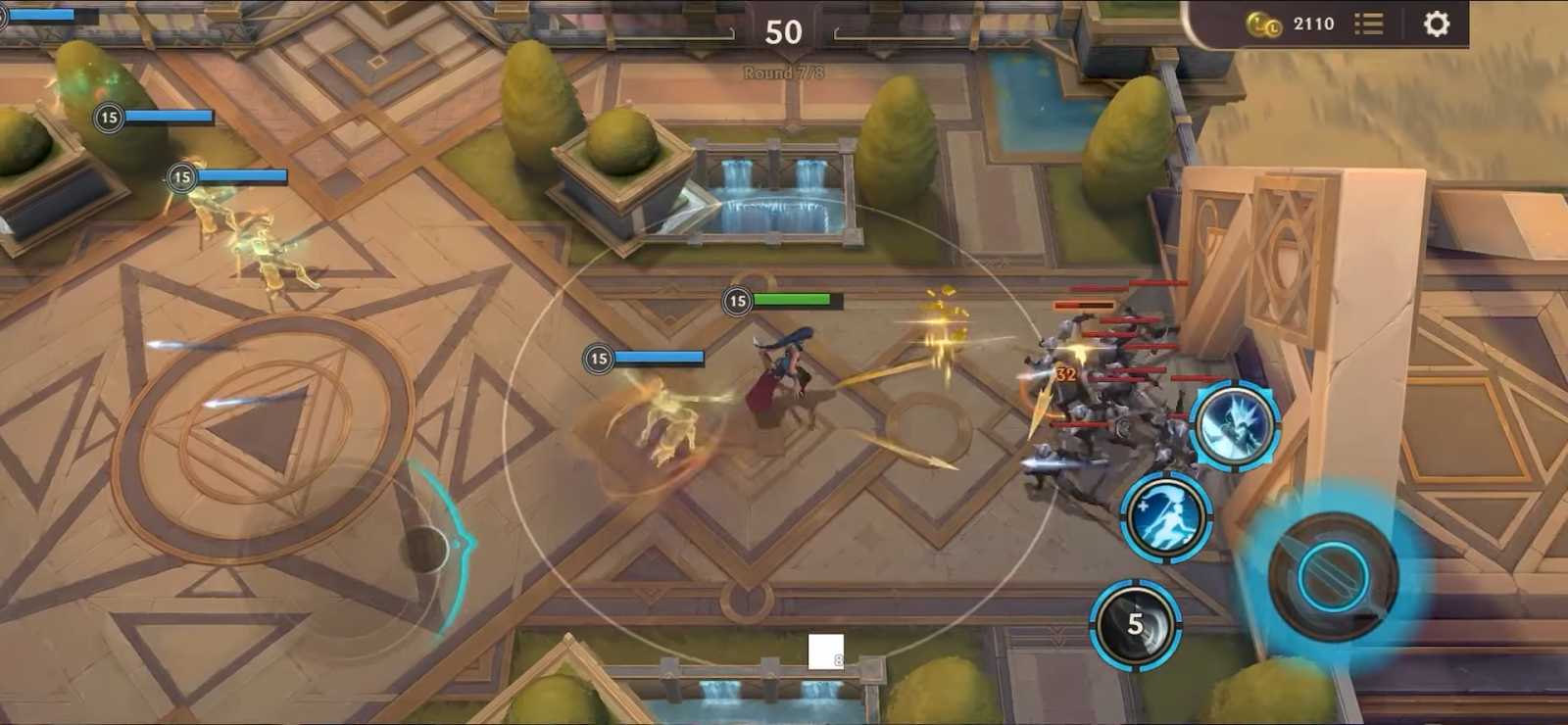Open the scoreboard list icon
This screenshot has height=725, width=1568.
pyautogui.click(x=1369, y=24)
